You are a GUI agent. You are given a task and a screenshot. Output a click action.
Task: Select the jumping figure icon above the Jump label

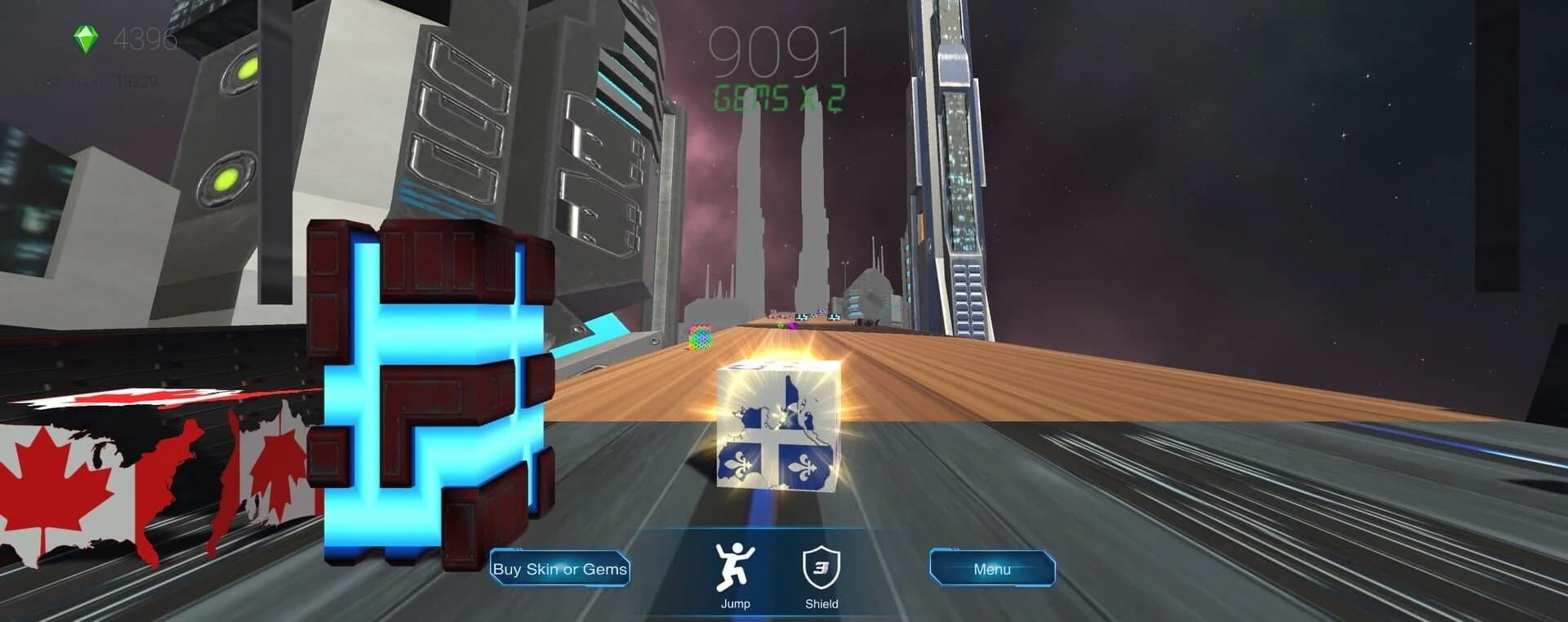click(x=734, y=566)
